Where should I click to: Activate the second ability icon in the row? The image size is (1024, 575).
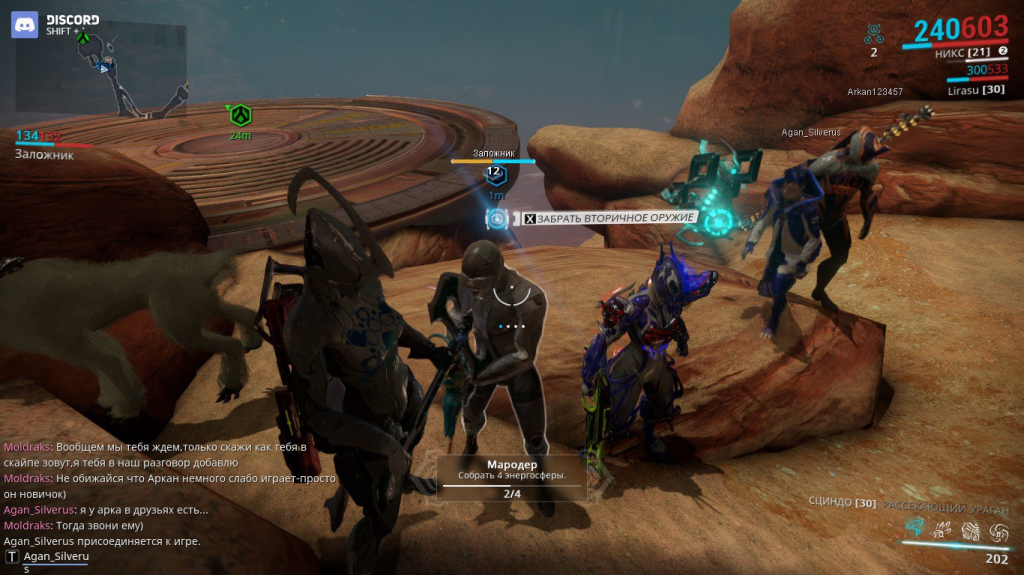pyautogui.click(x=941, y=529)
